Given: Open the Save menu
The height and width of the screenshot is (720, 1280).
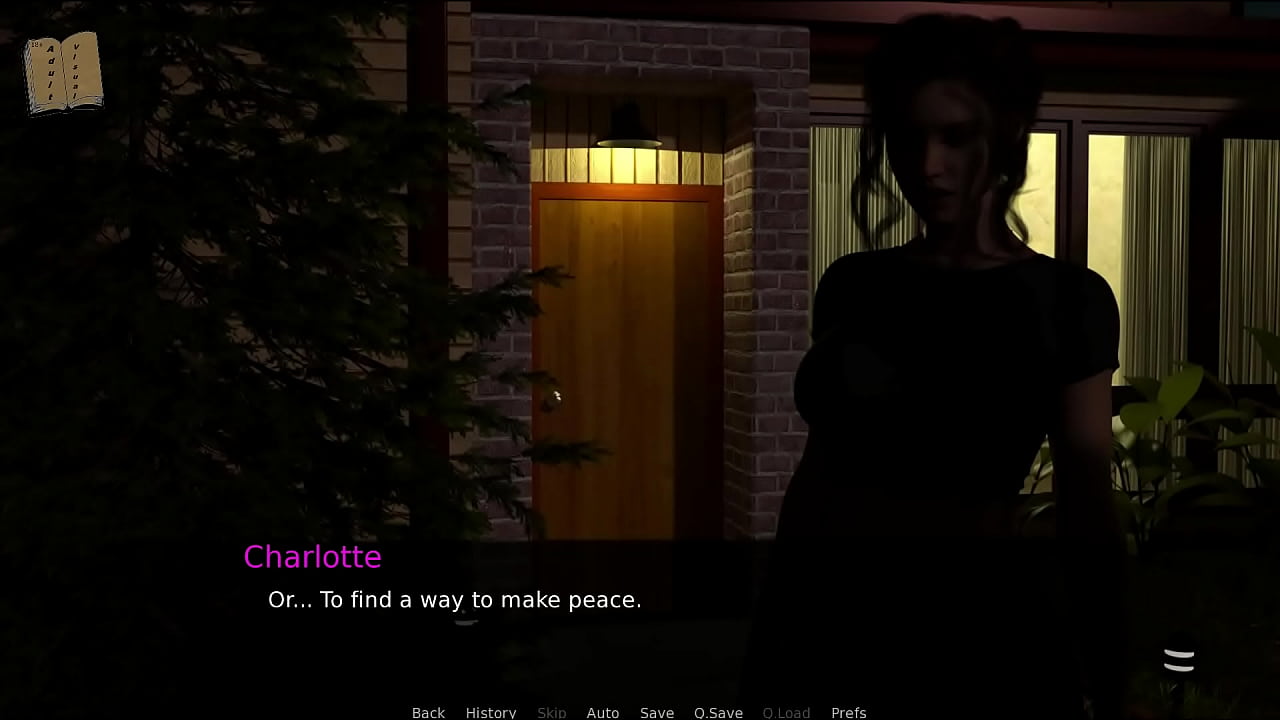Looking at the screenshot, I should click(656, 712).
